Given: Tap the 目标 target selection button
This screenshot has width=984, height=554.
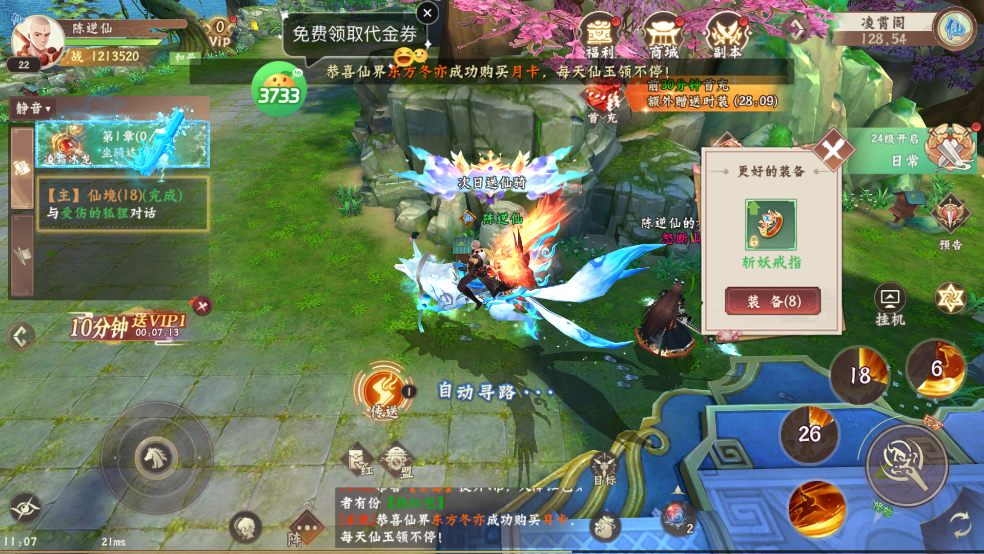Looking at the screenshot, I should click(x=604, y=469).
